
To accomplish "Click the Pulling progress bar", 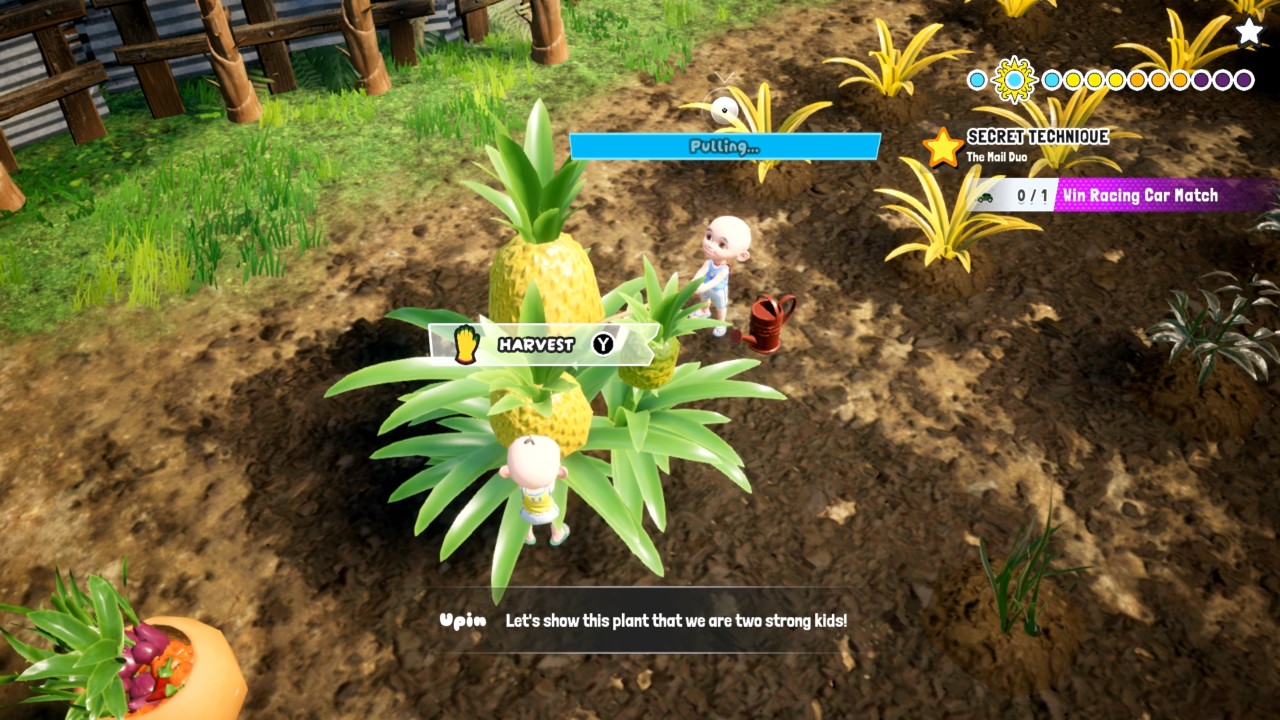I will click(x=725, y=146).
